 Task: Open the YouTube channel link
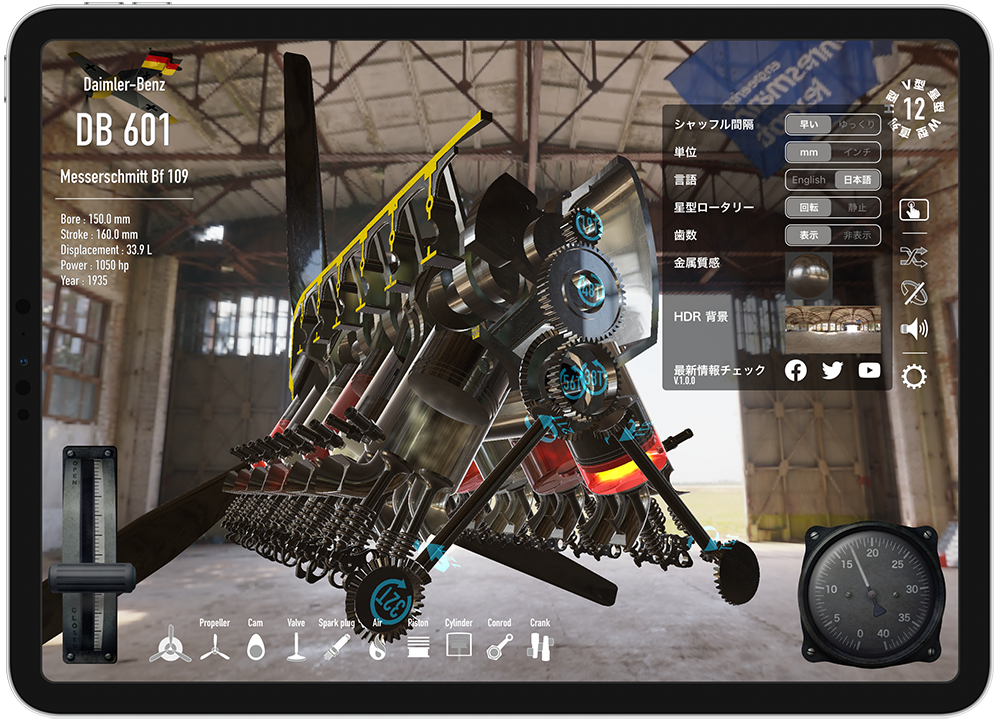(869, 371)
